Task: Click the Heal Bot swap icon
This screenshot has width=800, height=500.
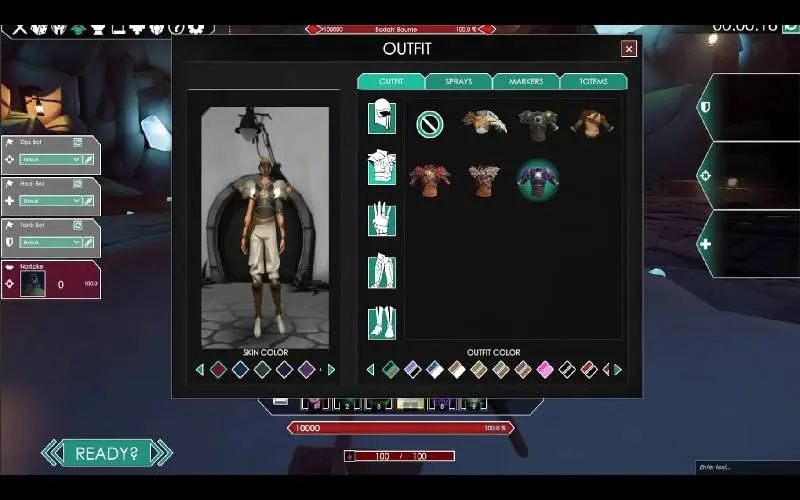Action: tap(79, 184)
